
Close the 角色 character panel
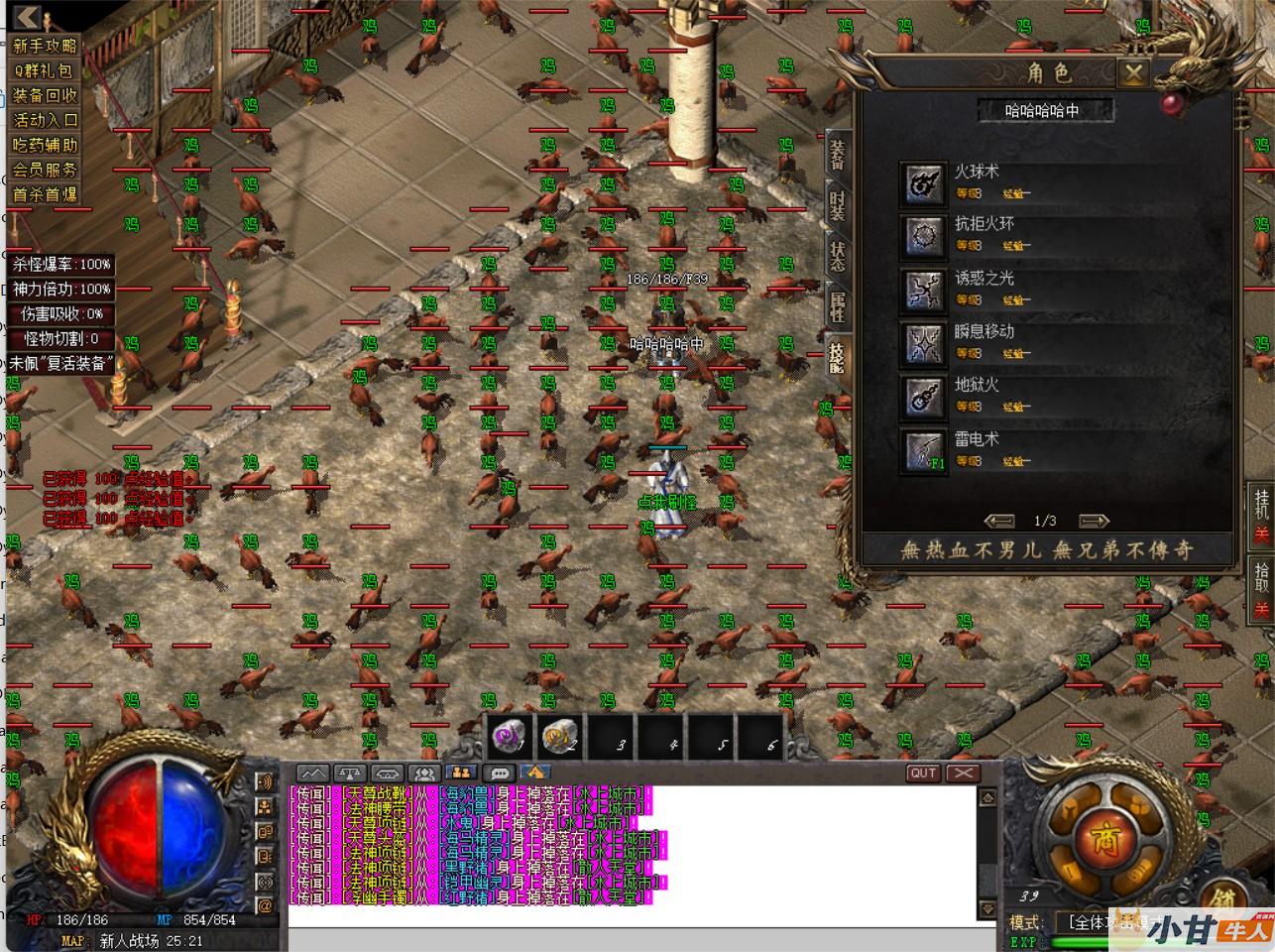click(x=1132, y=72)
